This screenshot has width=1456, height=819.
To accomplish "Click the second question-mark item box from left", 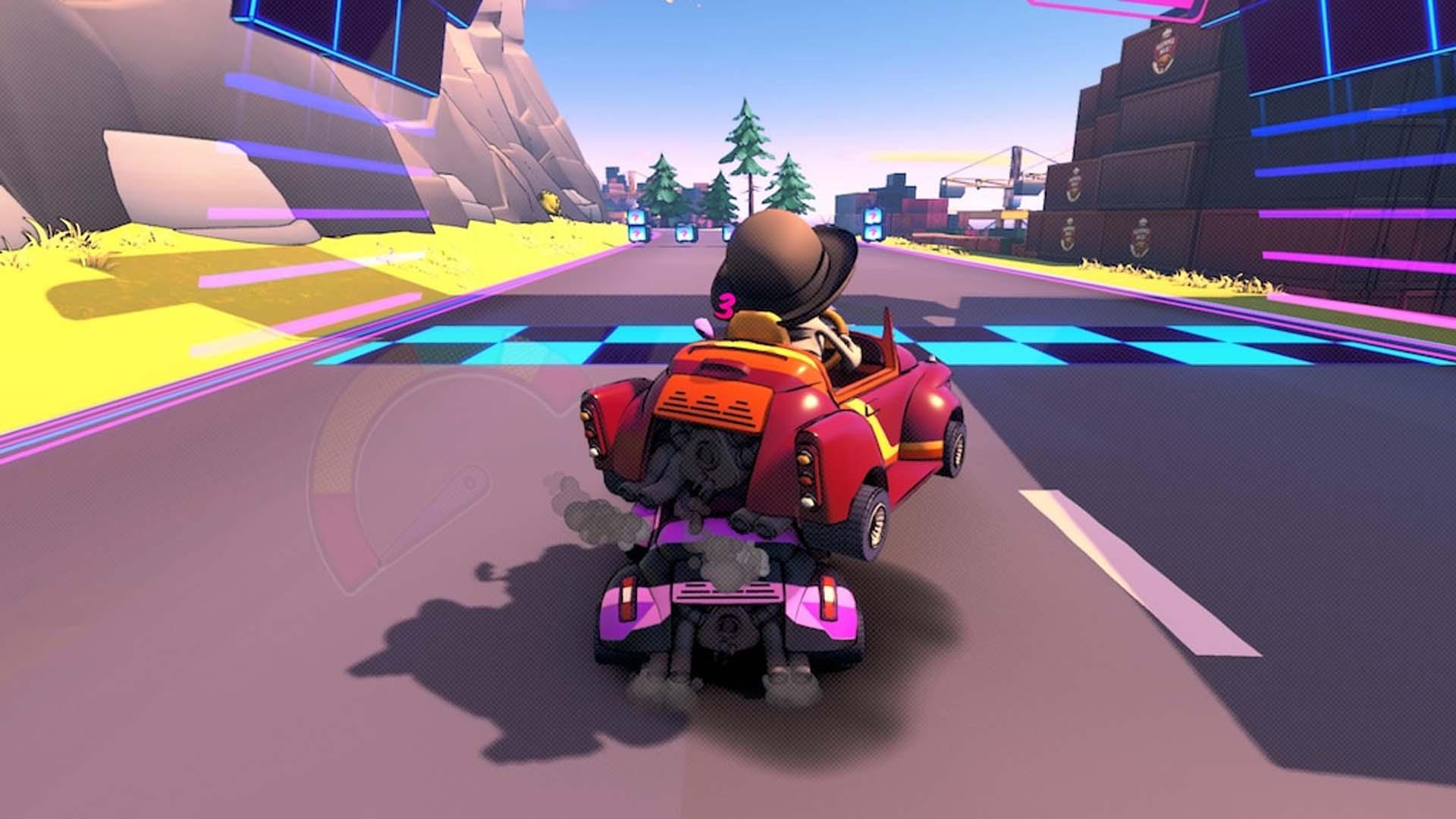I will [x=684, y=232].
